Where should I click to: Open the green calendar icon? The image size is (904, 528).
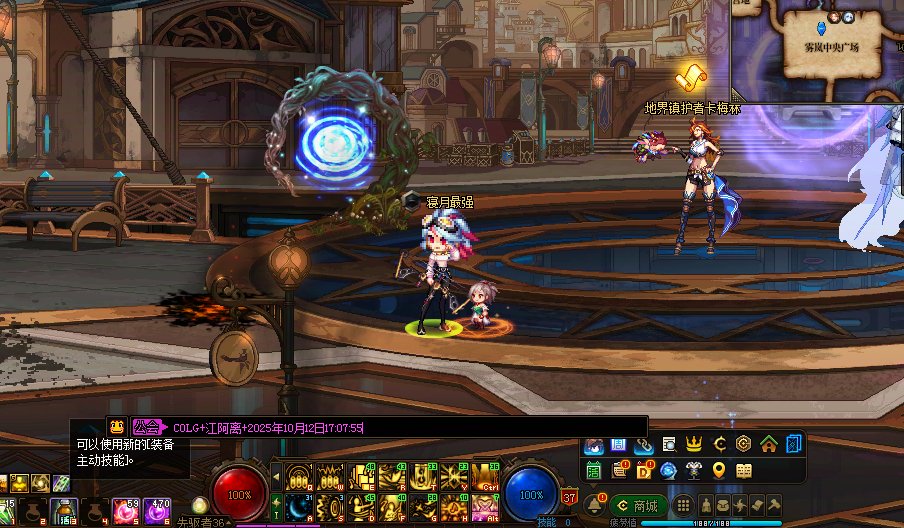(594, 470)
